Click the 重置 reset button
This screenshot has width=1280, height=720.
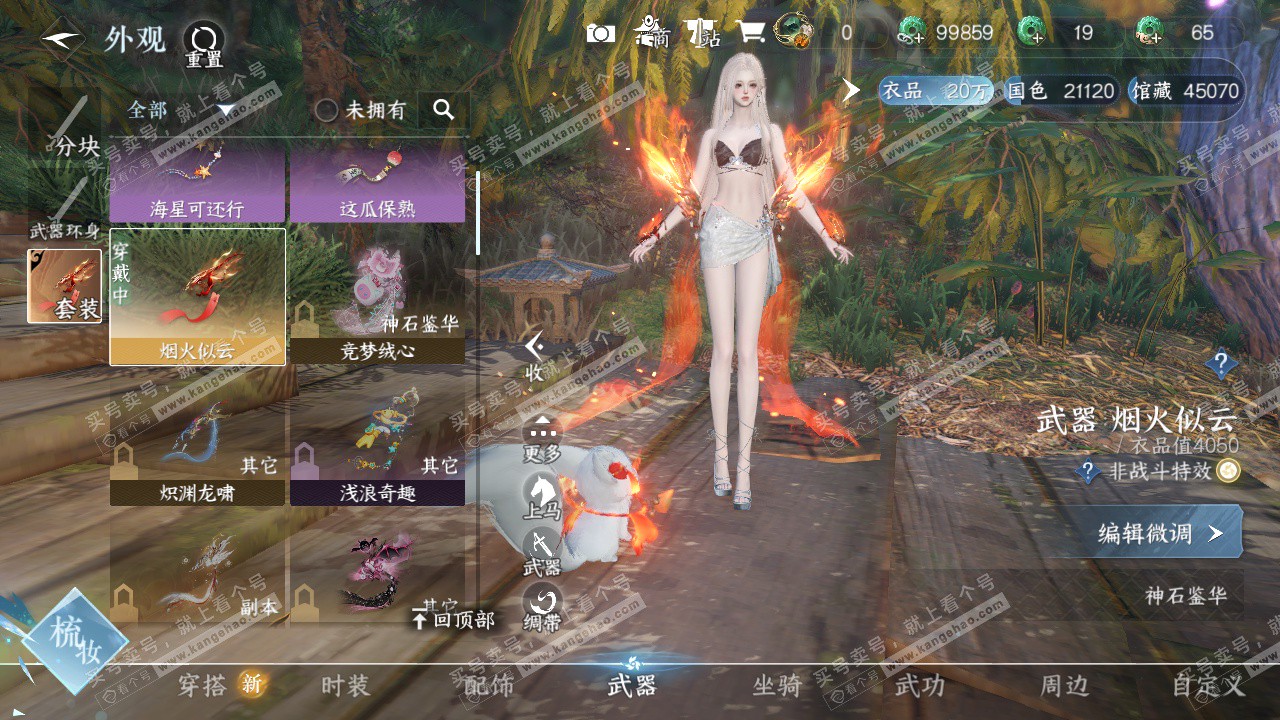click(203, 46)
